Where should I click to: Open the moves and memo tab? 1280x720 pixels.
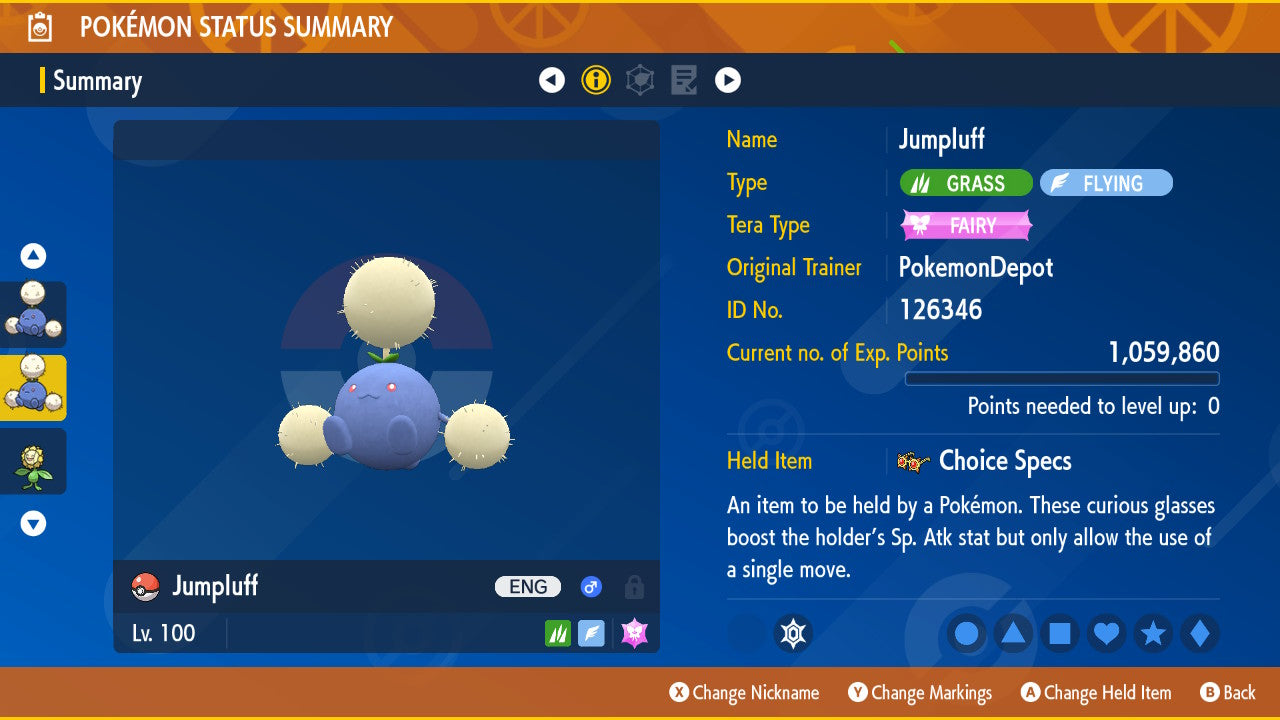684,80
